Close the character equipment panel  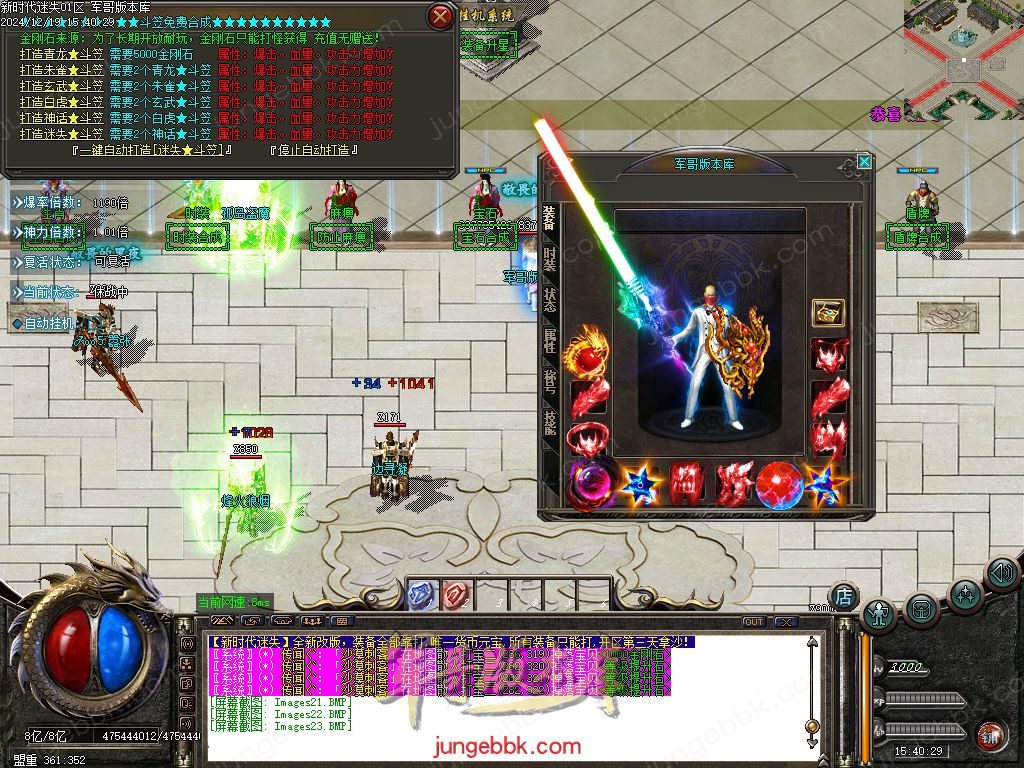[x=864, y=161]
